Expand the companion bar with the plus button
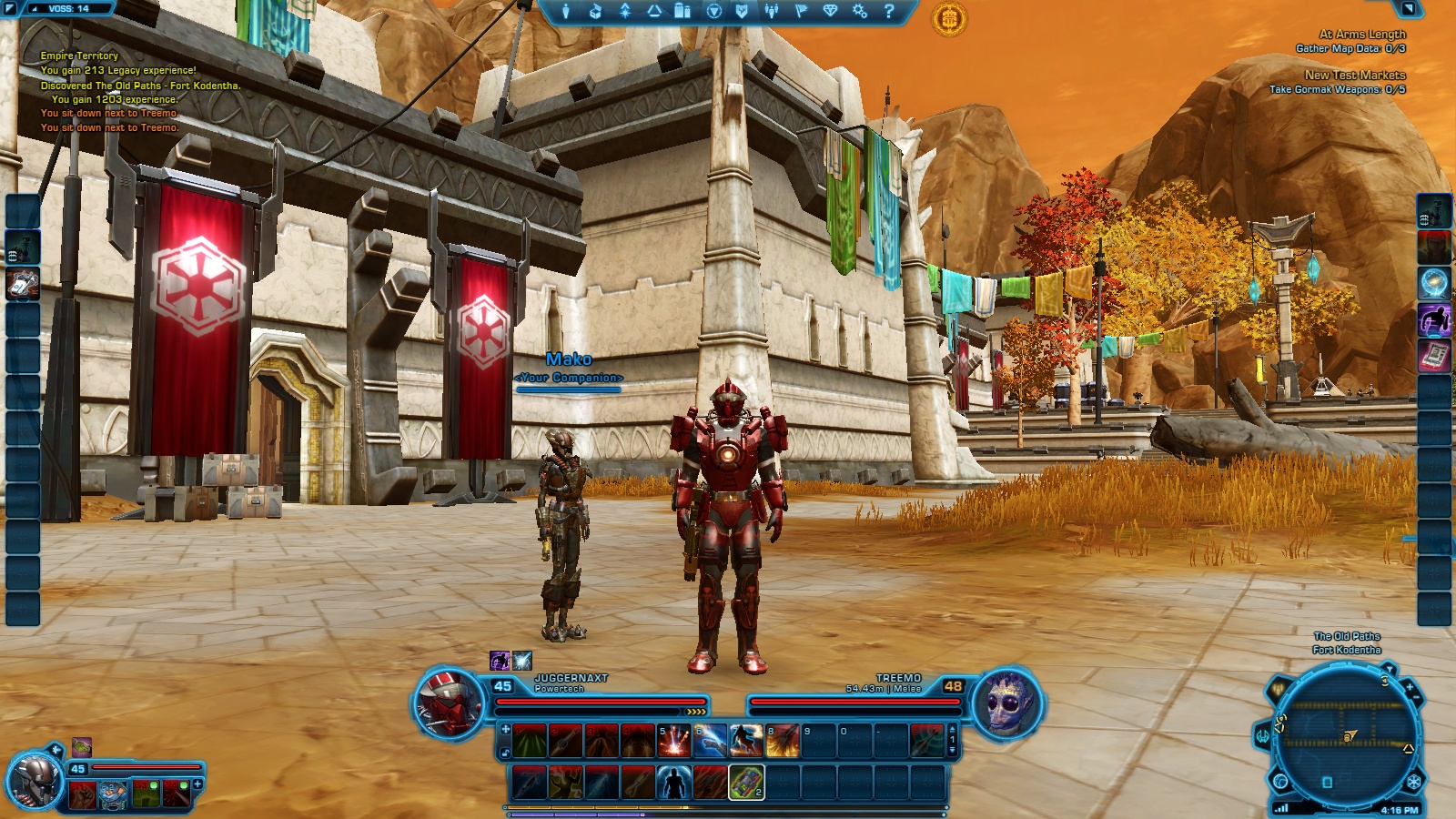Viewport: 1456px width, 819px height. (197, 784)
